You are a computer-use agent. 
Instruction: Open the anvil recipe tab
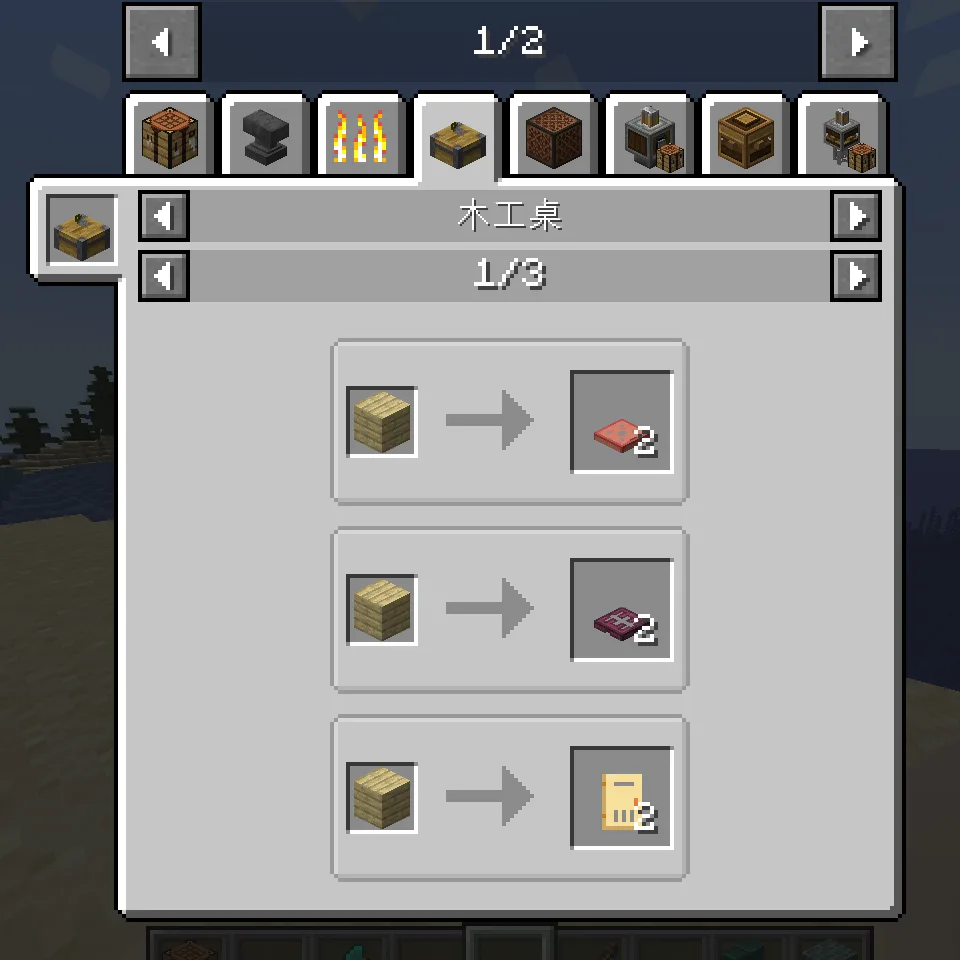(x=265, y=138)
